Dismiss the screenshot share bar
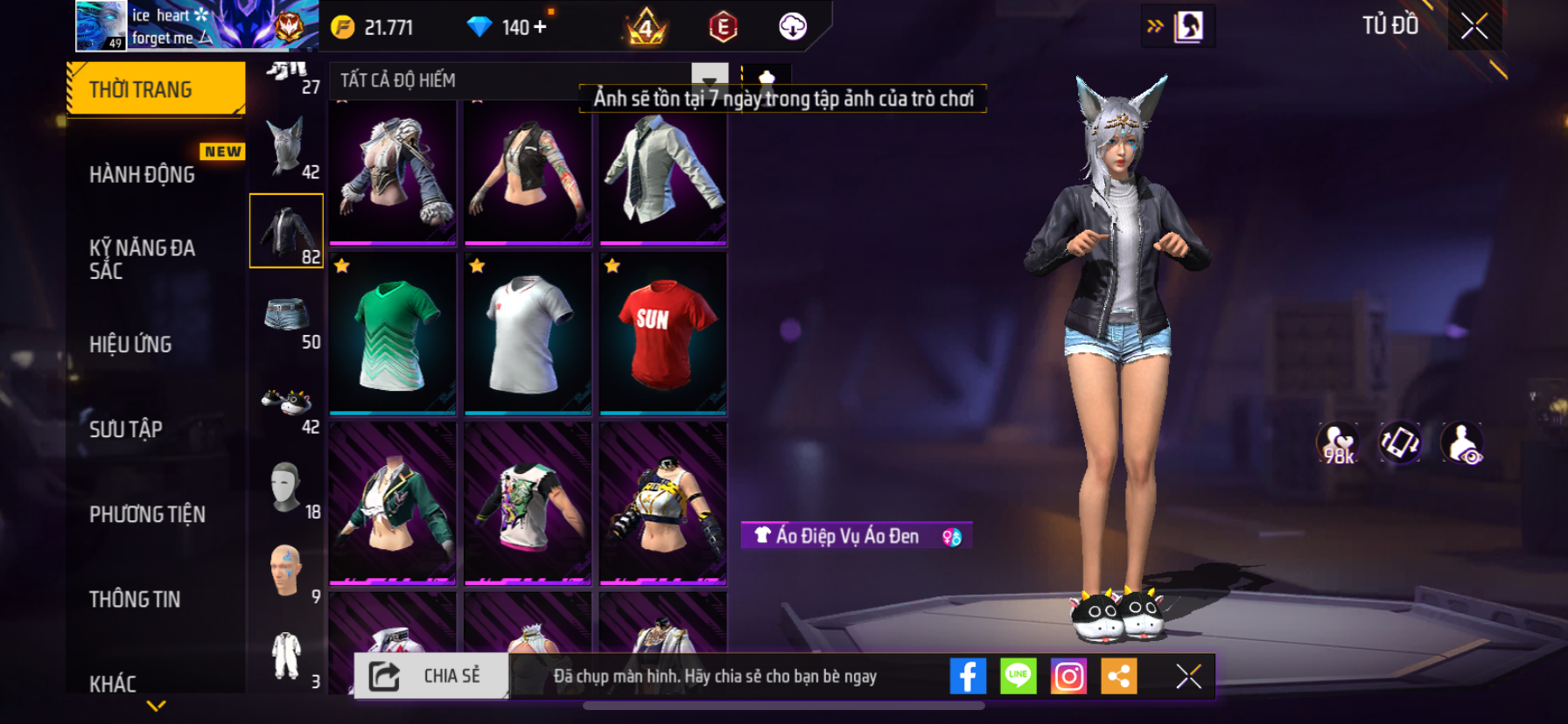This screenshot has width=1568, height=724. pyautogui.click(x=1188, y=676)
